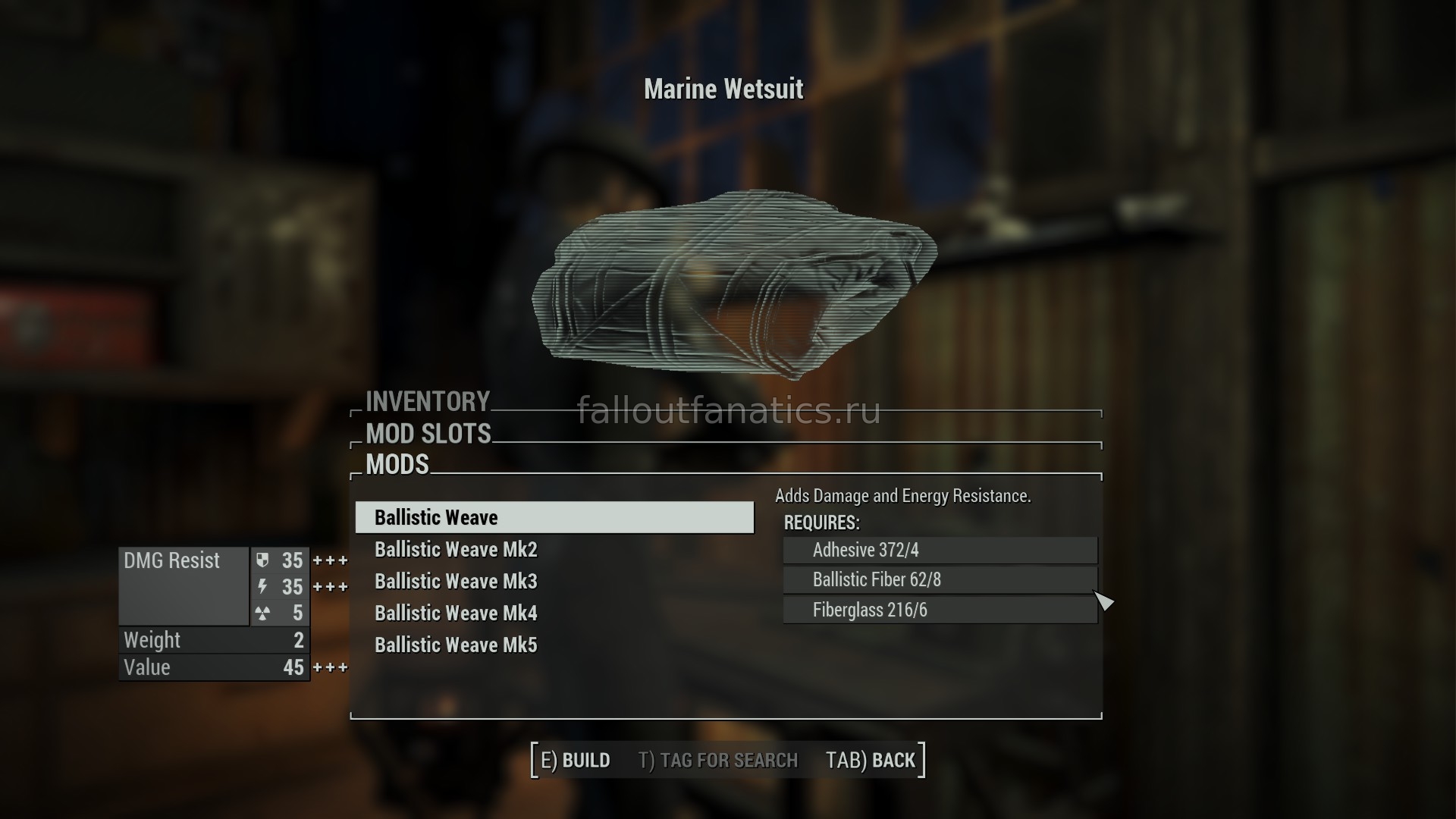The height and width of the screenshot is (819, 1456).
Task: Tag components for search
Action: coord(718,761)
